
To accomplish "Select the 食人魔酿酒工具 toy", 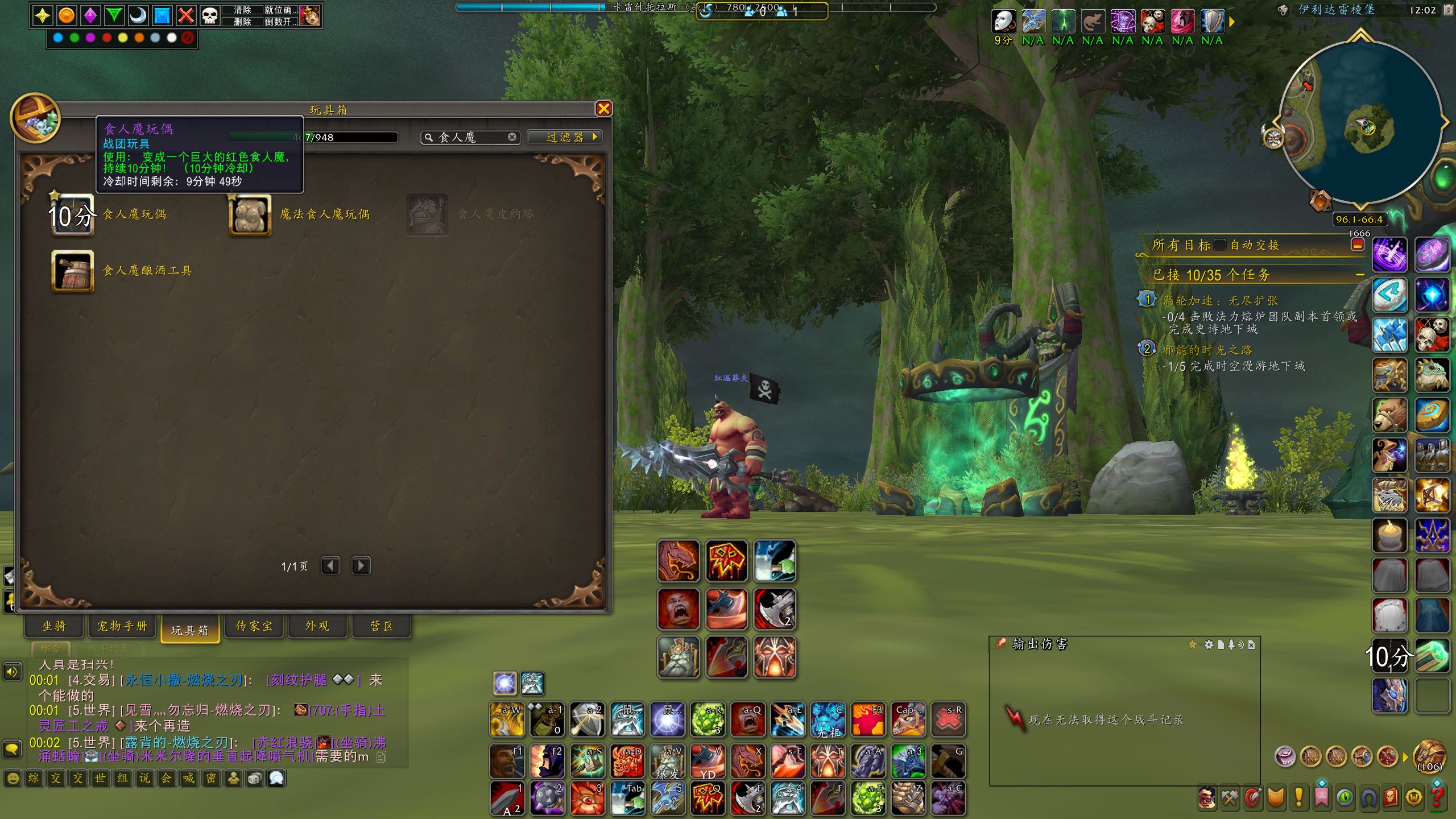I will click(x=73, y=271).
